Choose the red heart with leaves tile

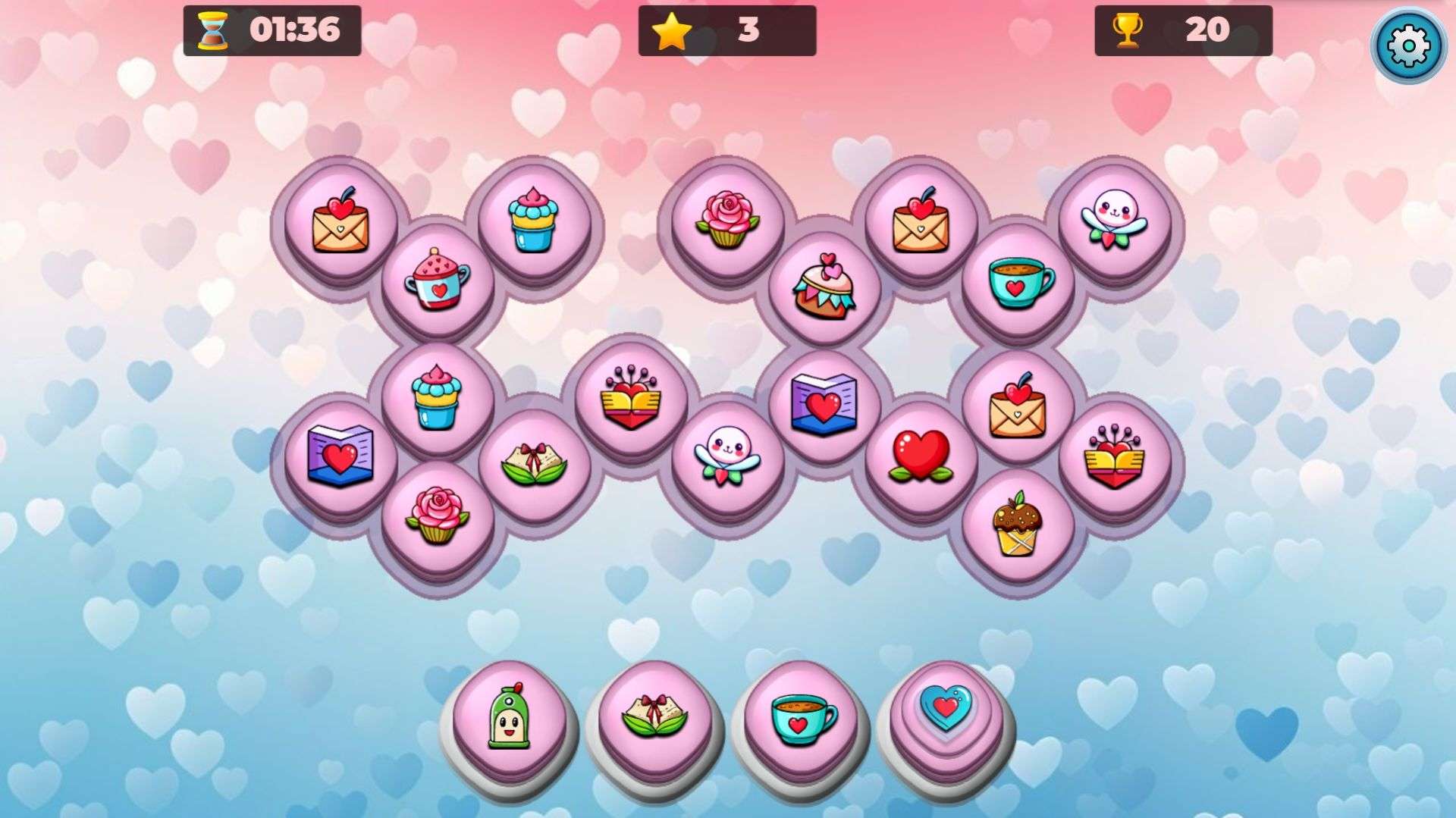click(921, 456)
